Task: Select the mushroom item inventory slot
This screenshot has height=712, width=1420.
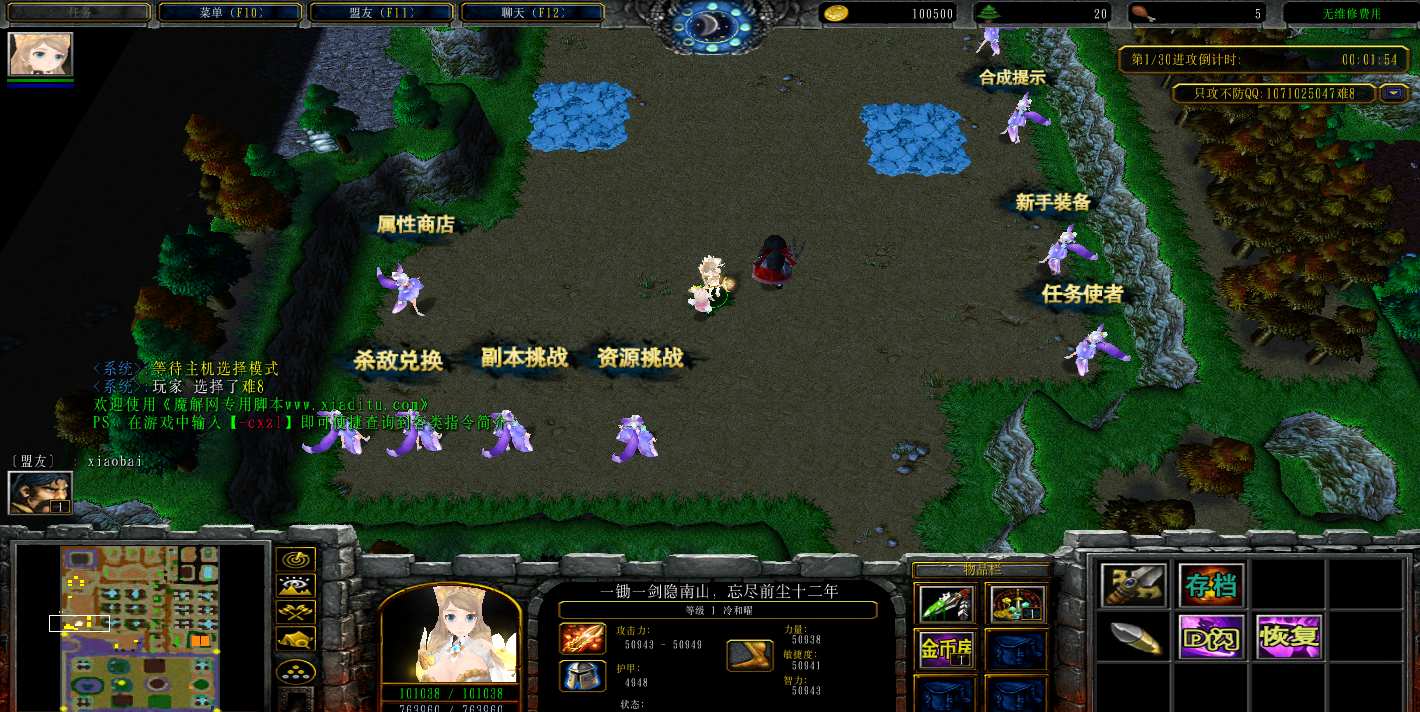Action: point(1017,603)
